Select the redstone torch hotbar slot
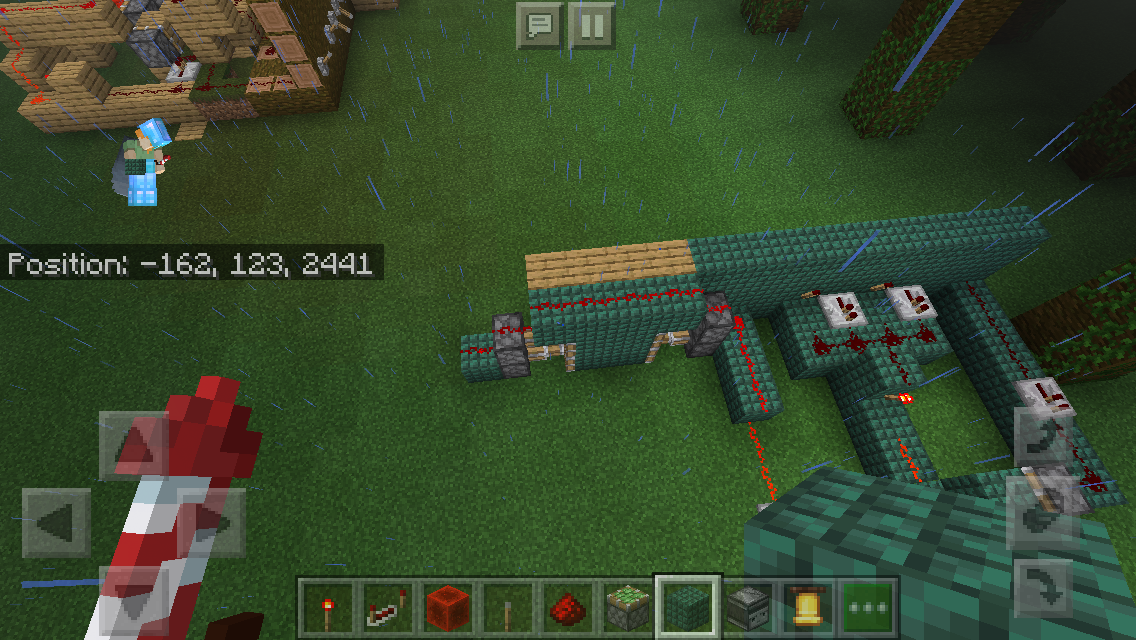This screenshot has width=1136, height=640. pos(327,606)
